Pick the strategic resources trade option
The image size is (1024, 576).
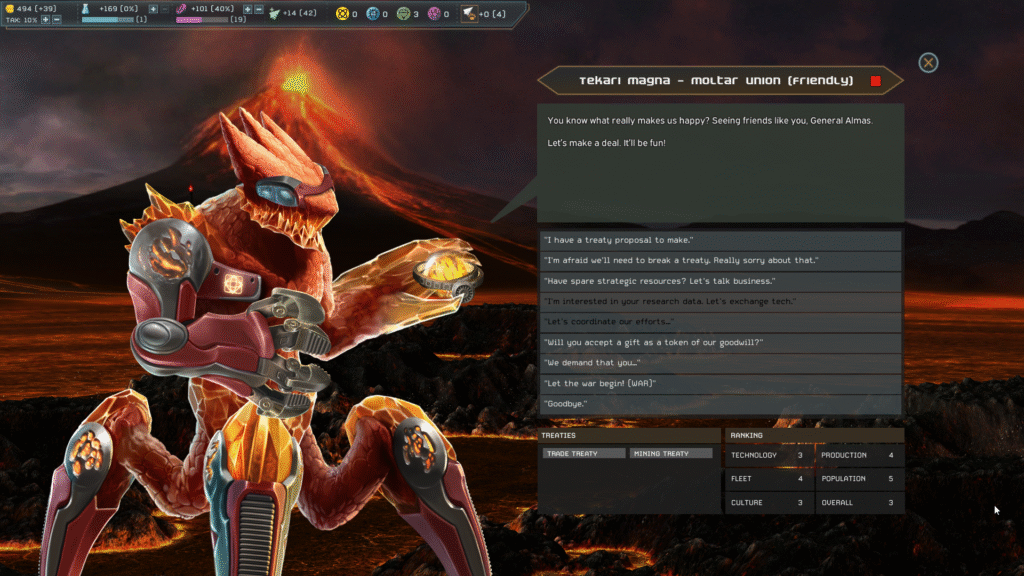coord(720,281)
